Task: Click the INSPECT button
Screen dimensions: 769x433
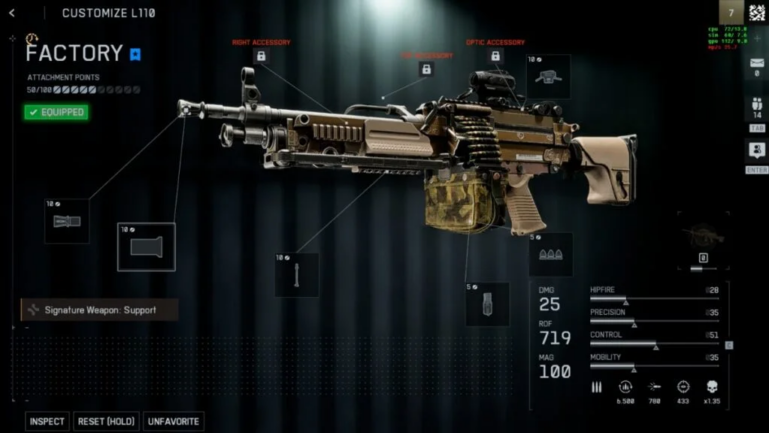Action: 47,421
